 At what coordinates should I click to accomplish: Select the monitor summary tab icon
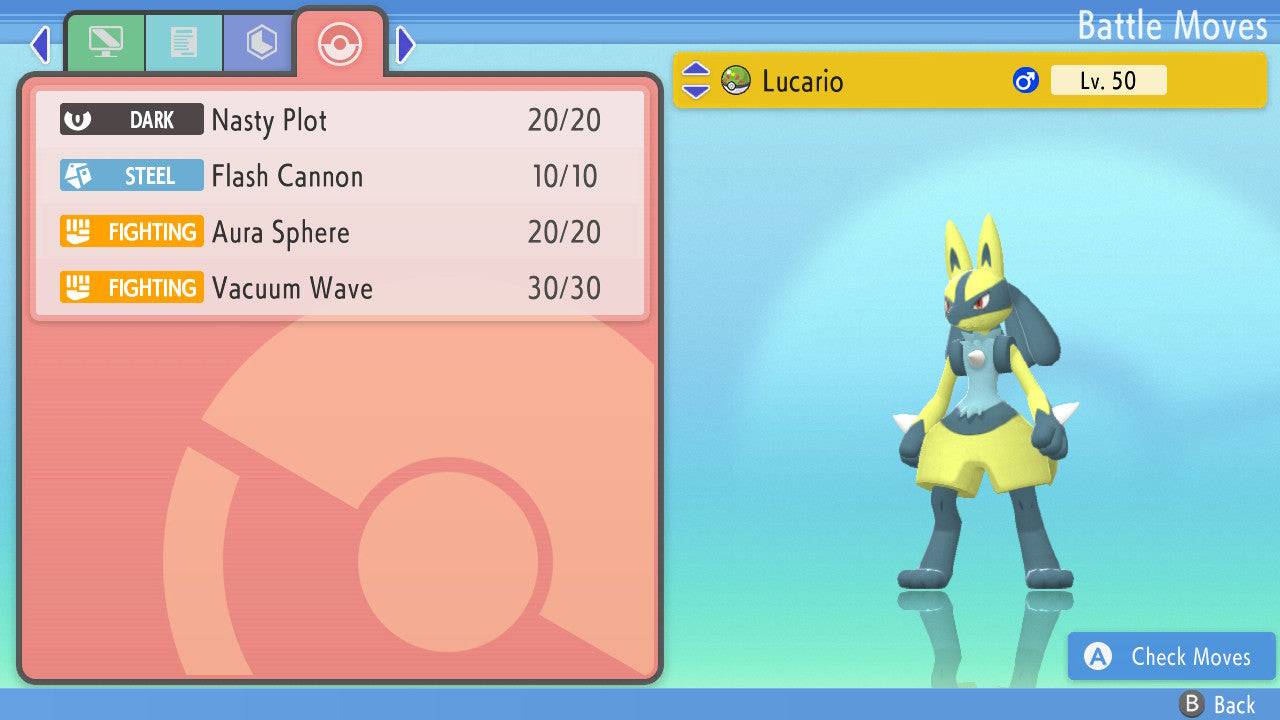(106, 43)
